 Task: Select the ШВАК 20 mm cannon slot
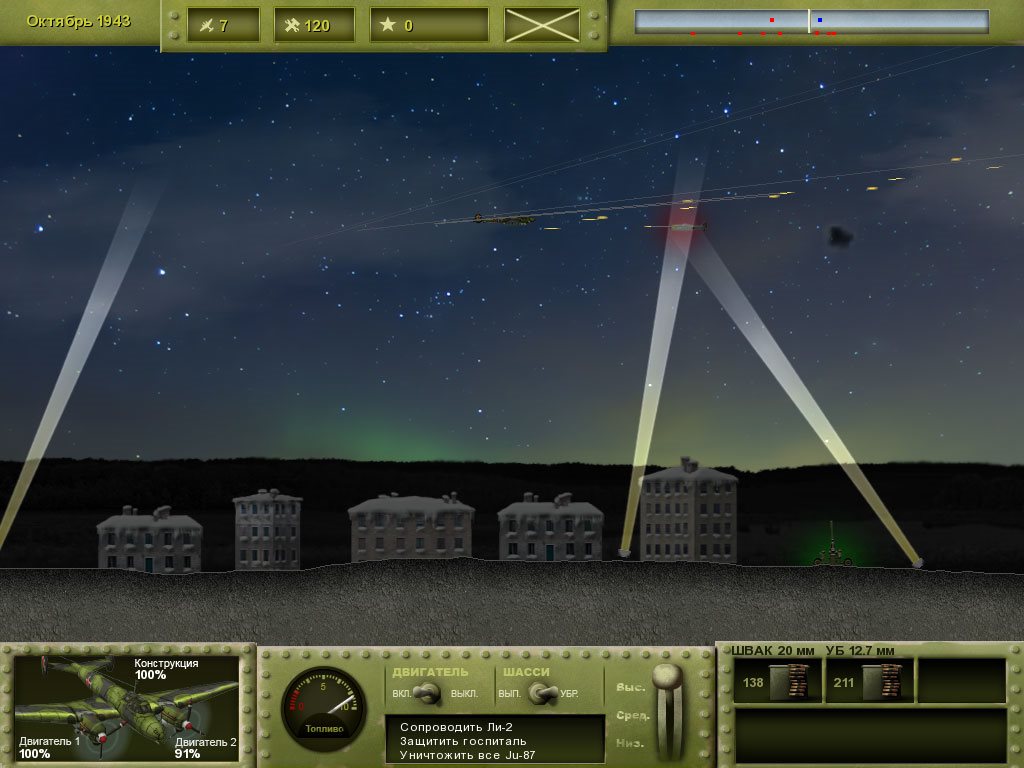pos(777,681)
